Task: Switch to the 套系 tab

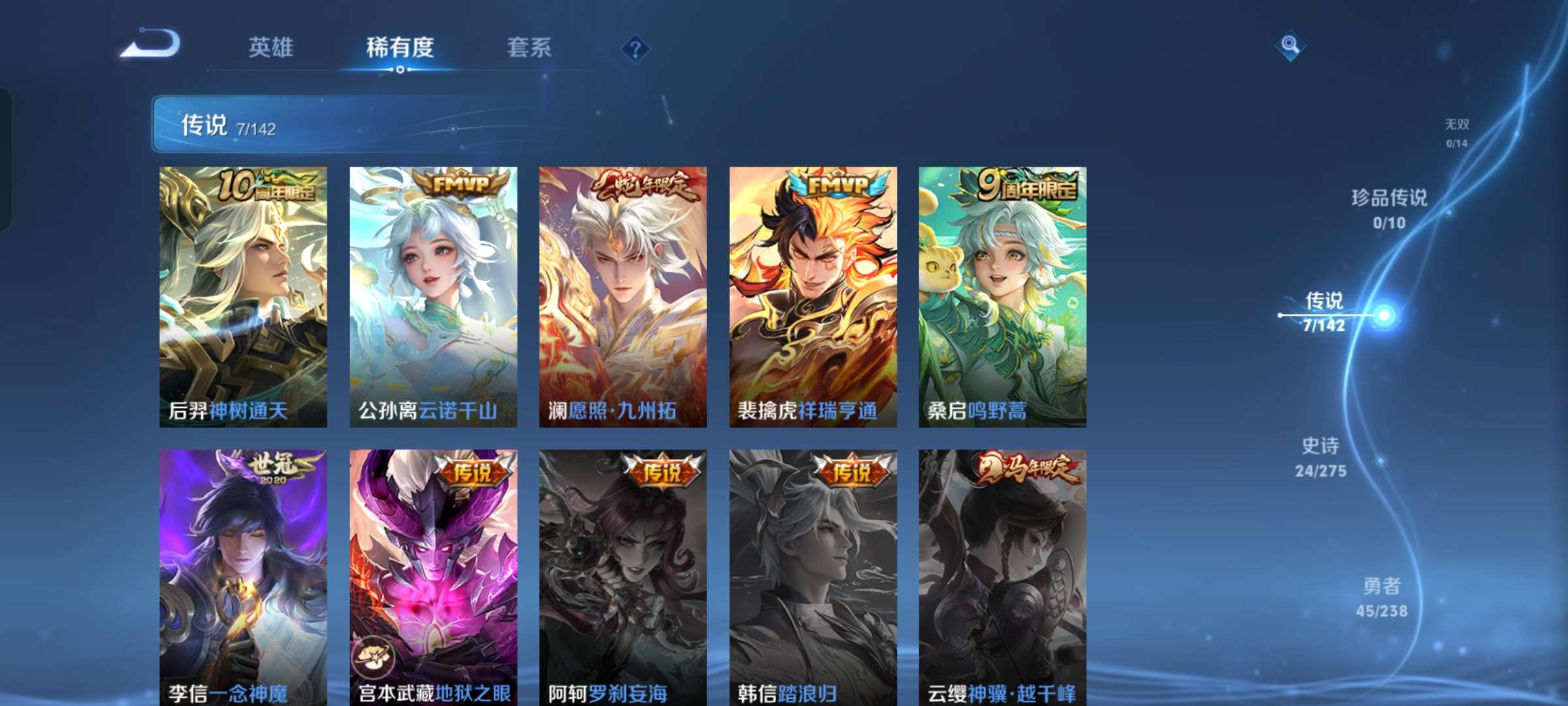Action: [x=529, y=47]
